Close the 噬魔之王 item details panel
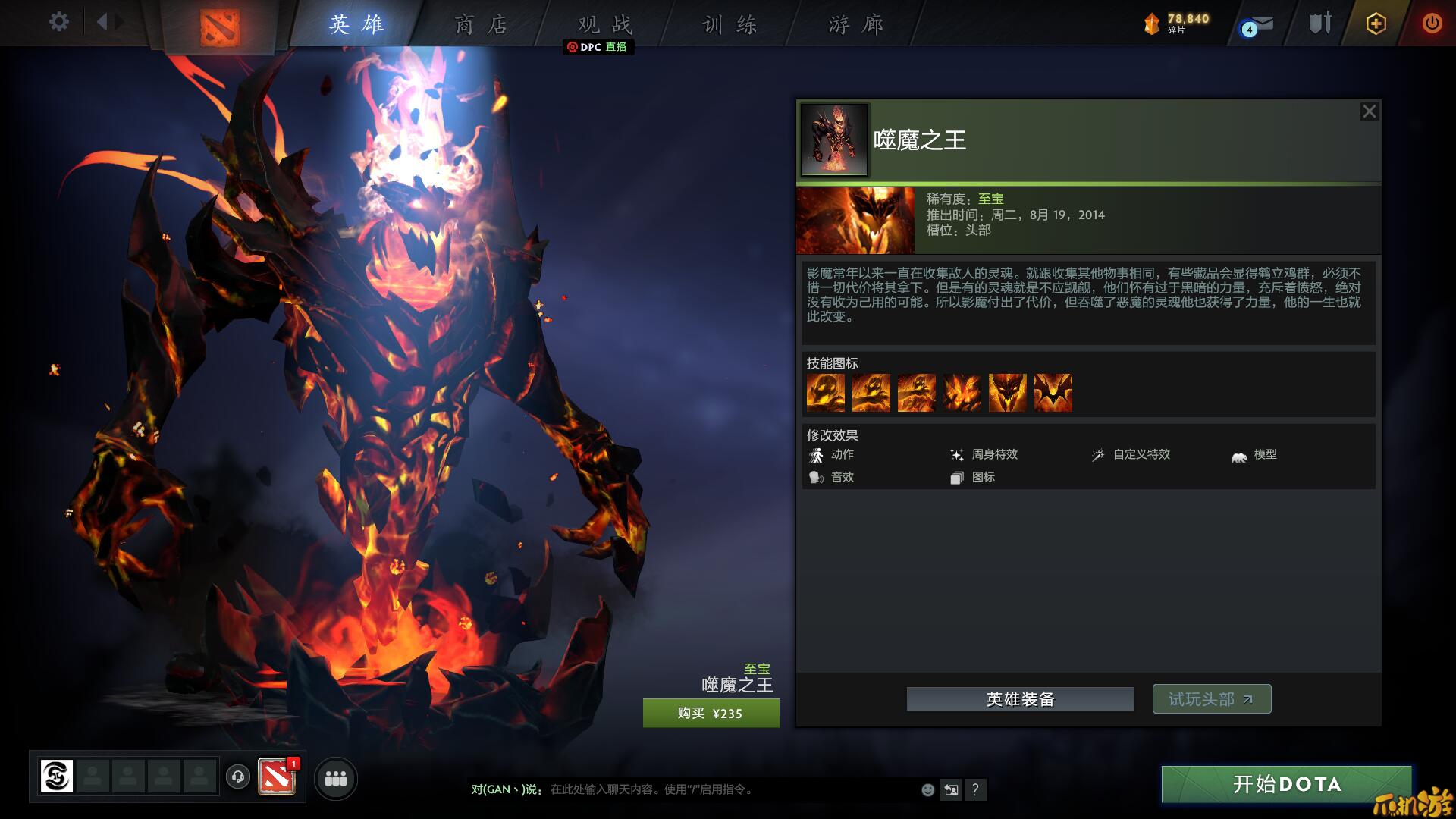1456x819 pixels. pyautogui.click(x=1369, y=112)
